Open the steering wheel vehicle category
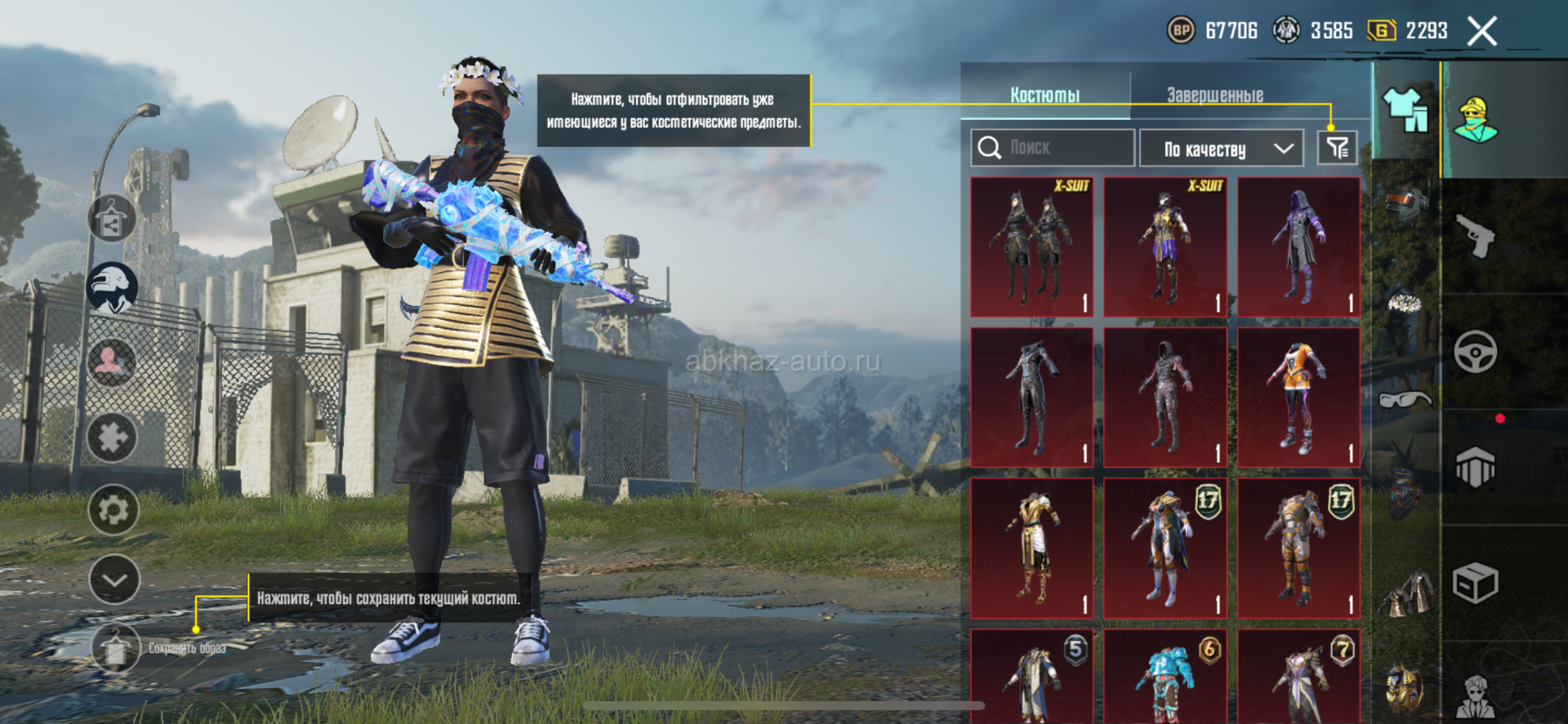This screenshot has width=1568, height=724. point(1476,352)
